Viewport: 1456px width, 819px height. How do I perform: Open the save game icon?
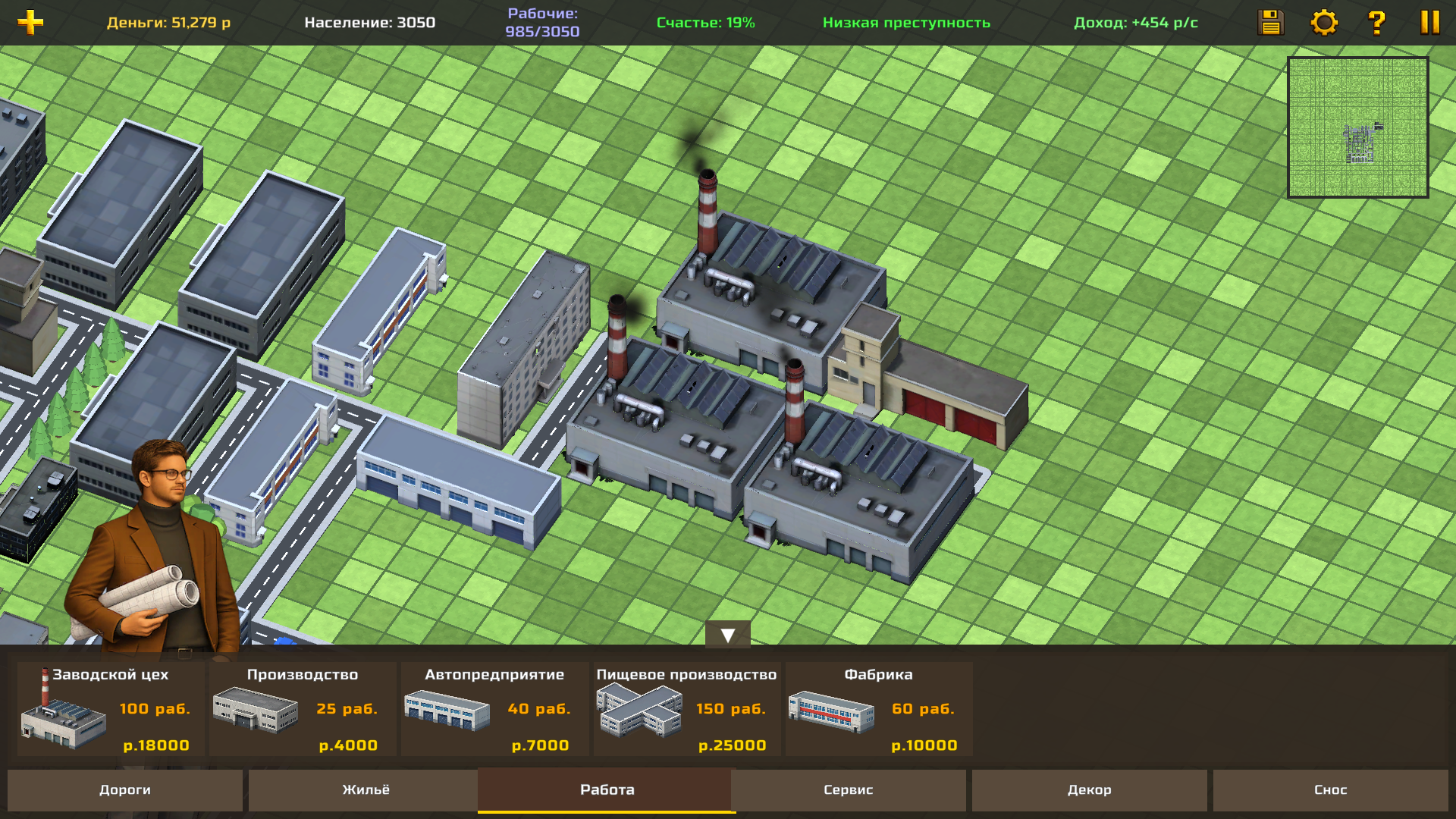tap(1270, 23)
